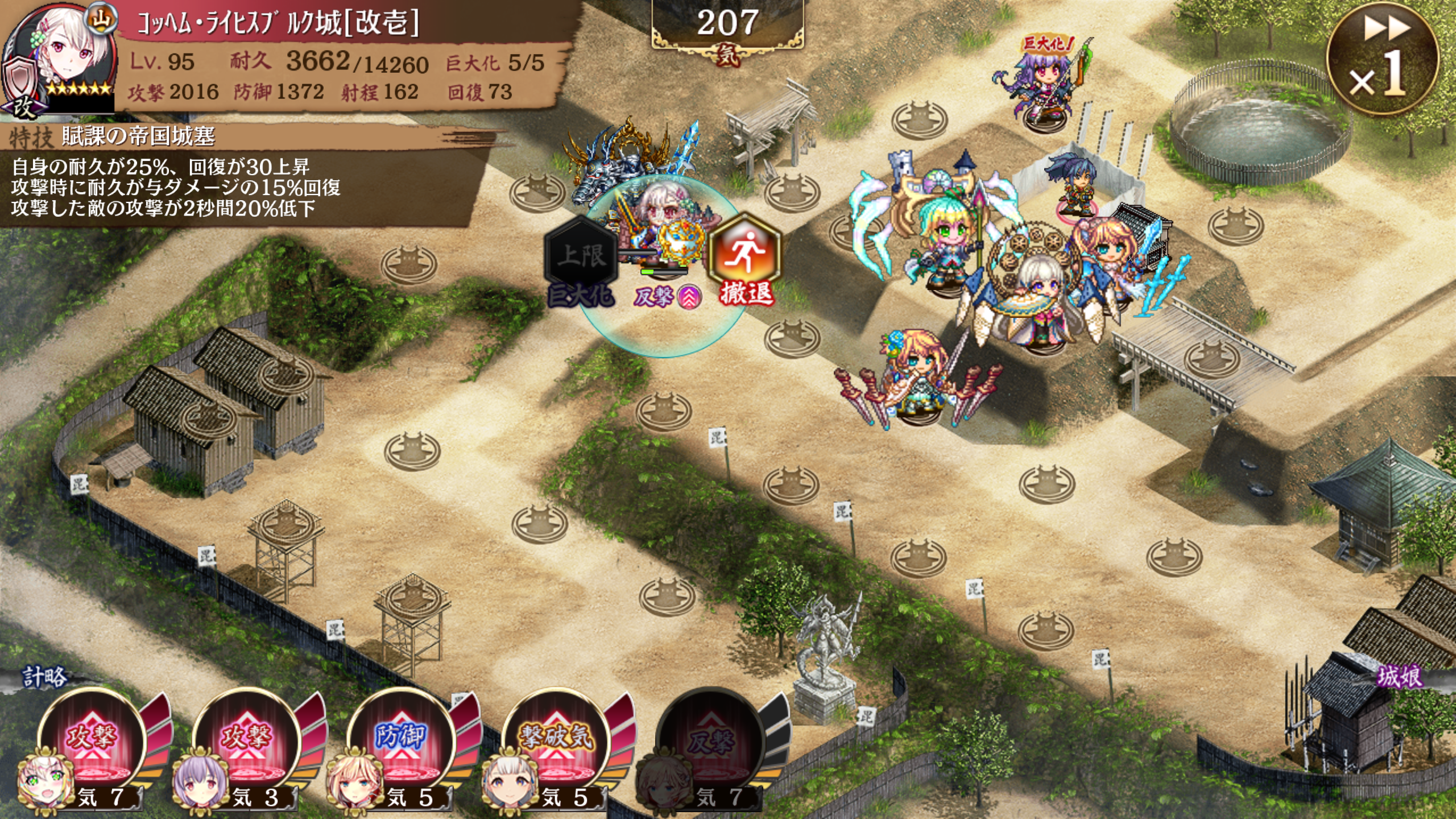Switch to the 城娘 castle girl list
The width and height of the screenshot is (1456, 819).
(x=1399, y=677)
